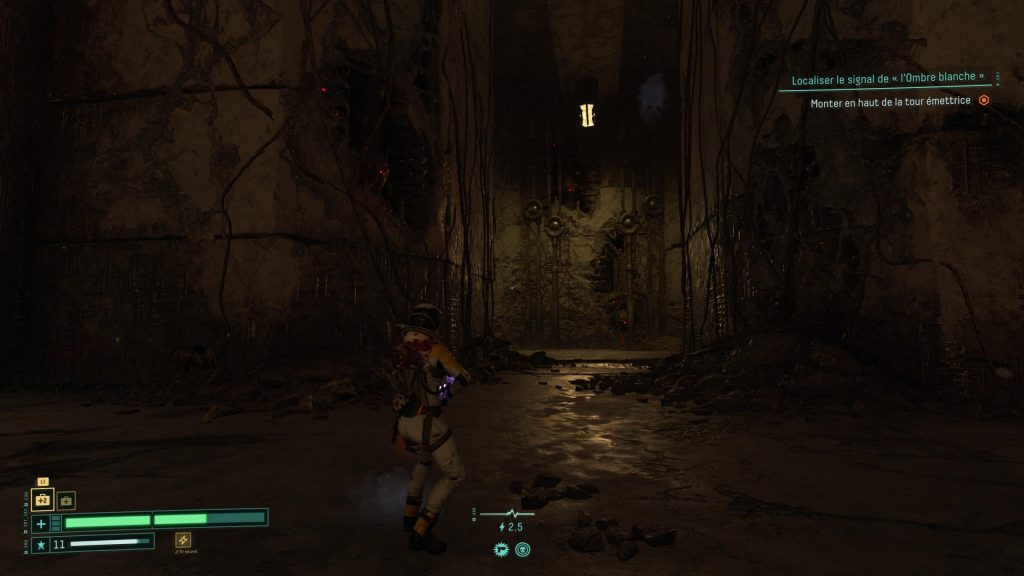Viewport: 1024px width, 576px height.
Task: Select the "Monter en haut de la tour" objective
Action: [x=889, y=100]
